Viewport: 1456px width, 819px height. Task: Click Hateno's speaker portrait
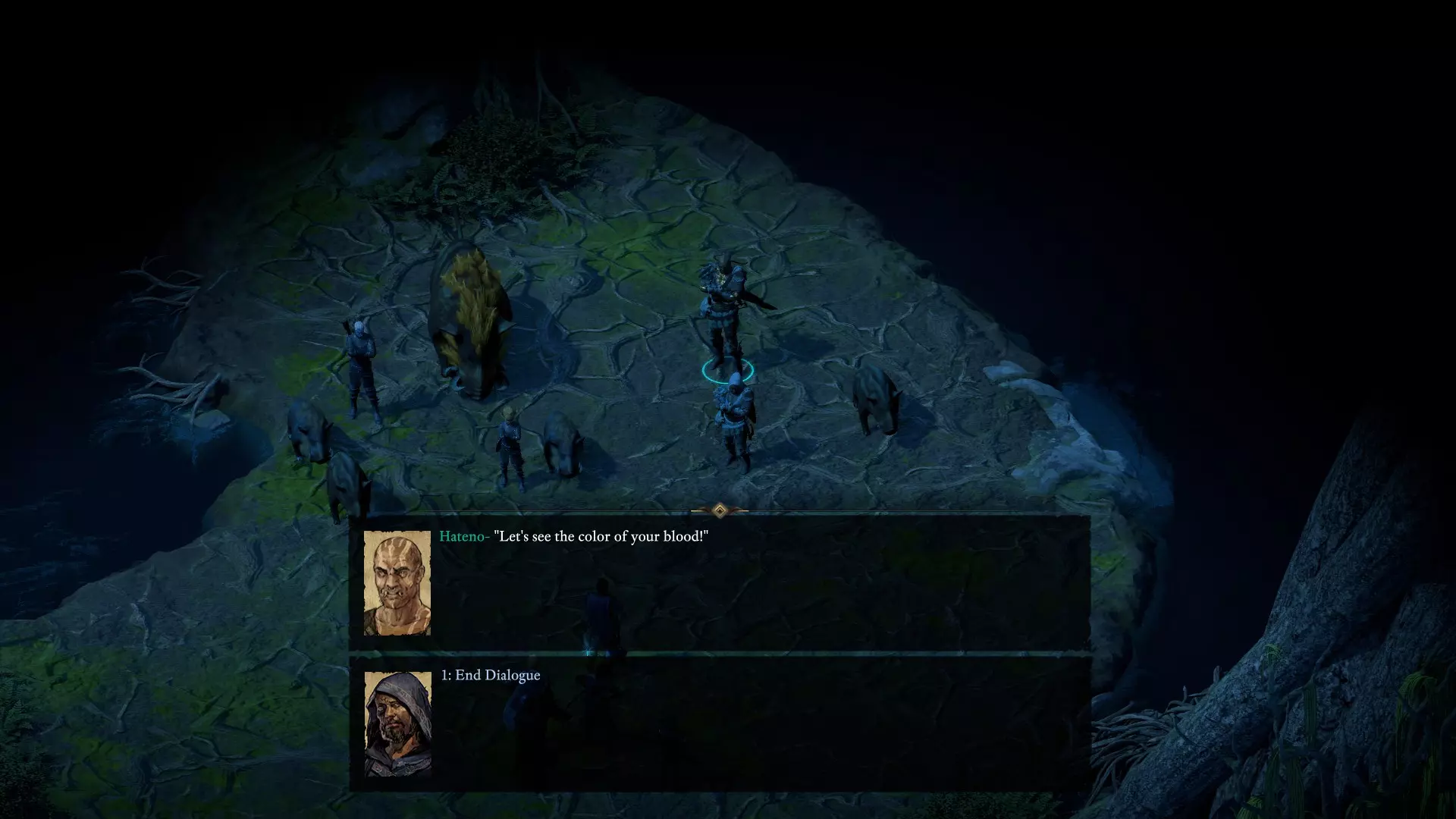397,582
